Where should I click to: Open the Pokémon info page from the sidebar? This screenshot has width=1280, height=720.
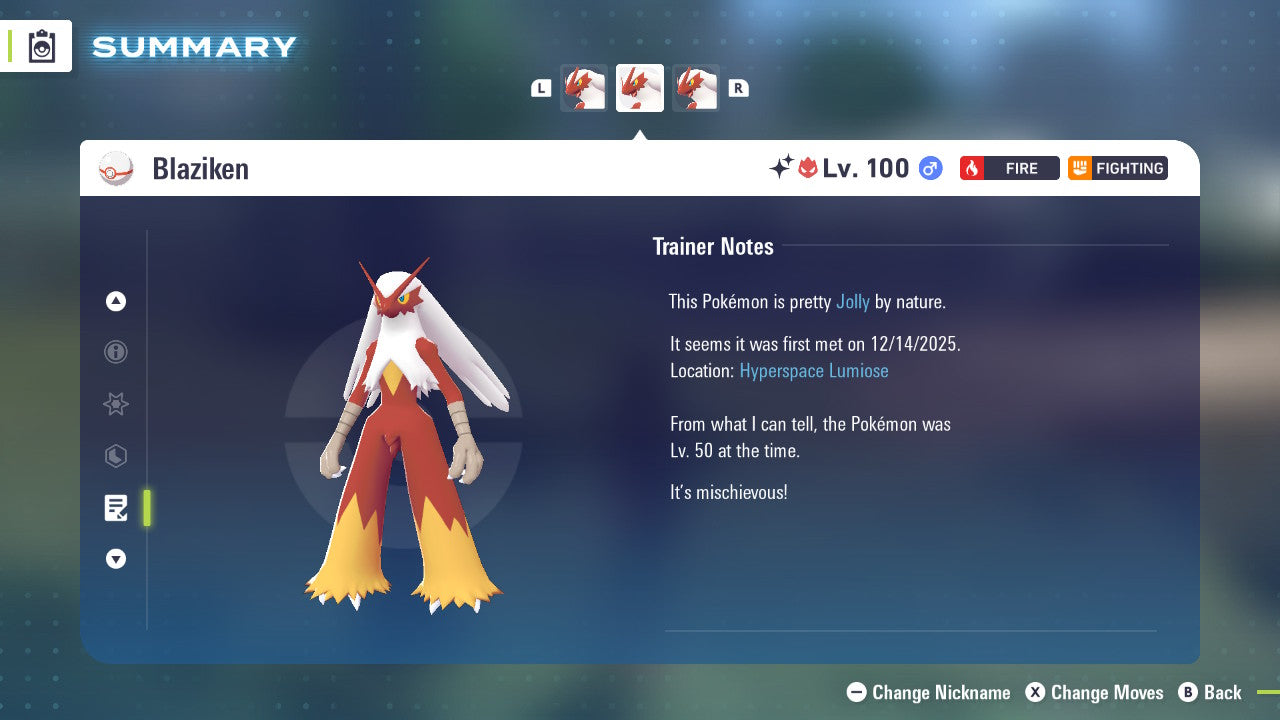pyautogui.click(x=116, y=352)
